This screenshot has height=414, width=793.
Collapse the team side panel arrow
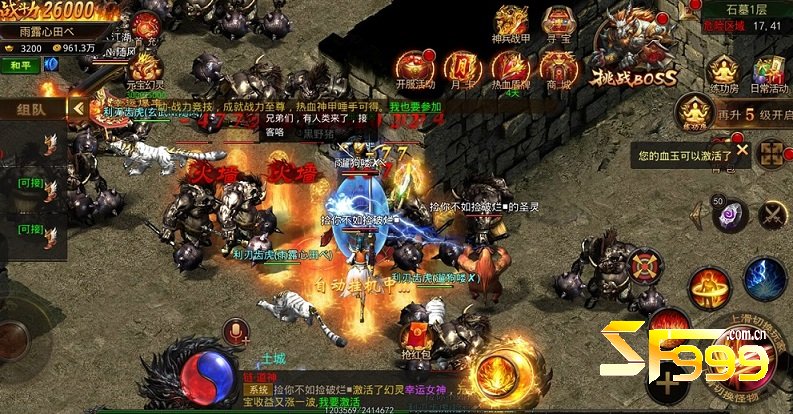tap(77, 107)
